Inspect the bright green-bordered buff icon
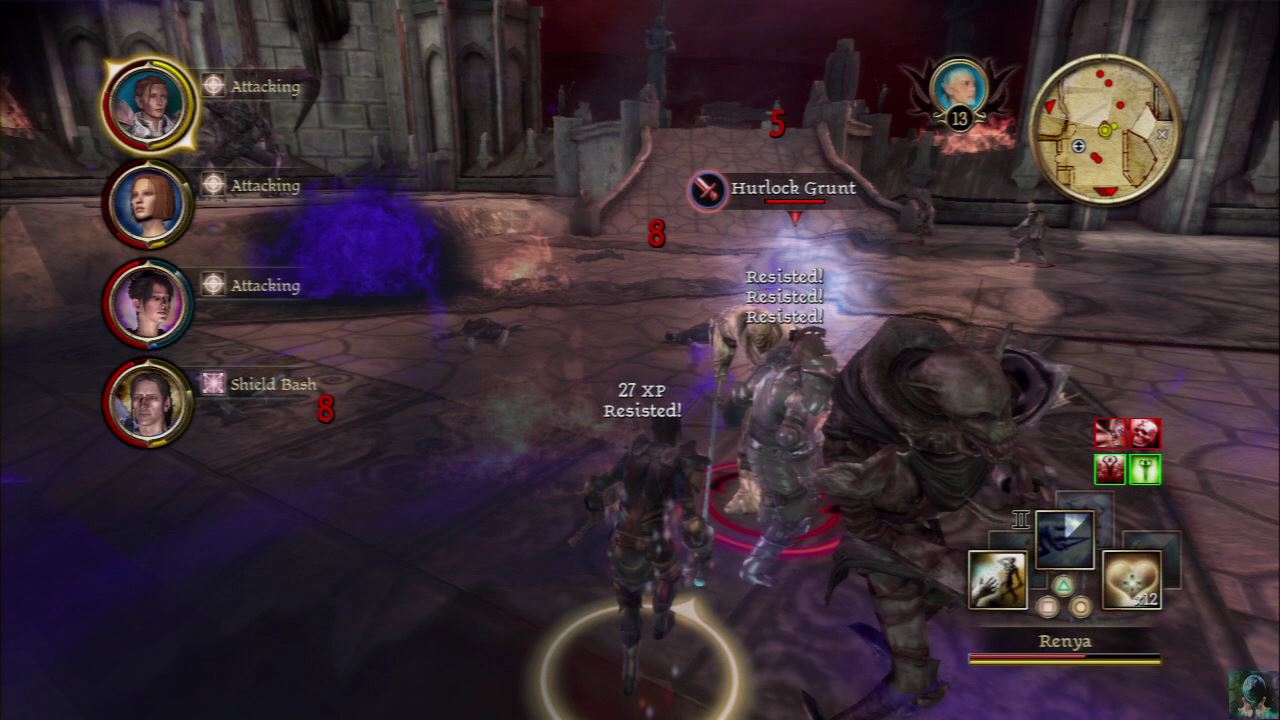1280x720 pixels. click(1145, 468)
